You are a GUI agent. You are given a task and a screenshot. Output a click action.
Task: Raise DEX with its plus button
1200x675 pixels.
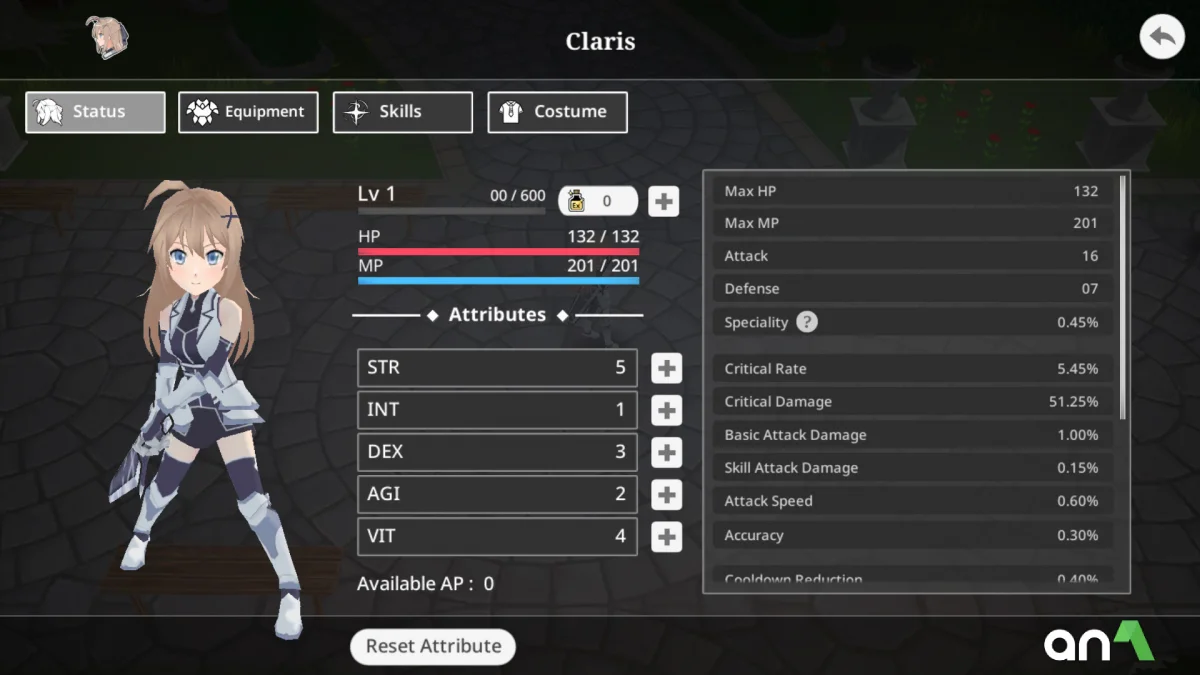coord(666,452)
